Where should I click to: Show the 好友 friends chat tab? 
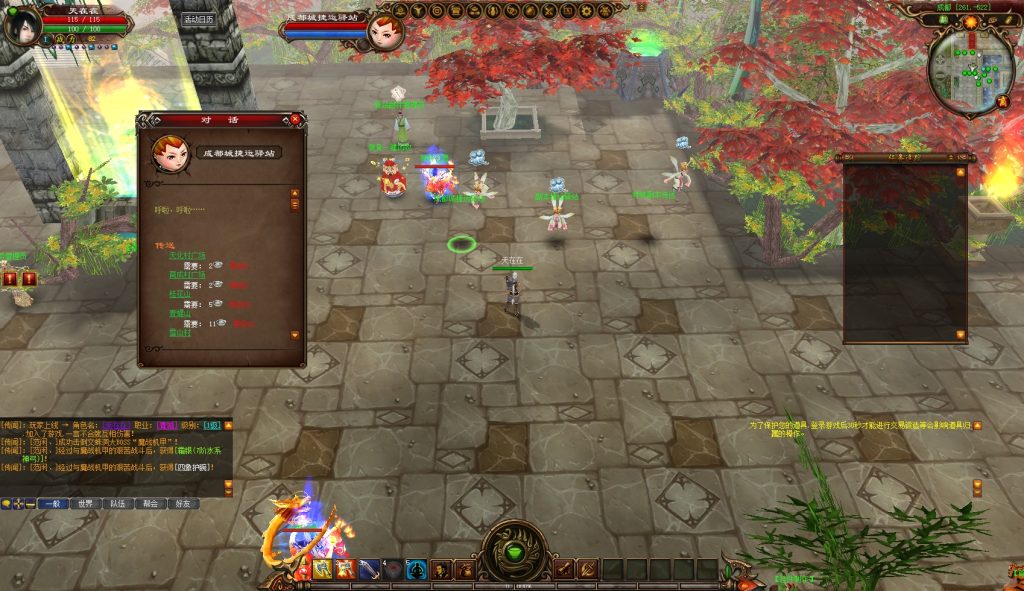tap(184, 504)
